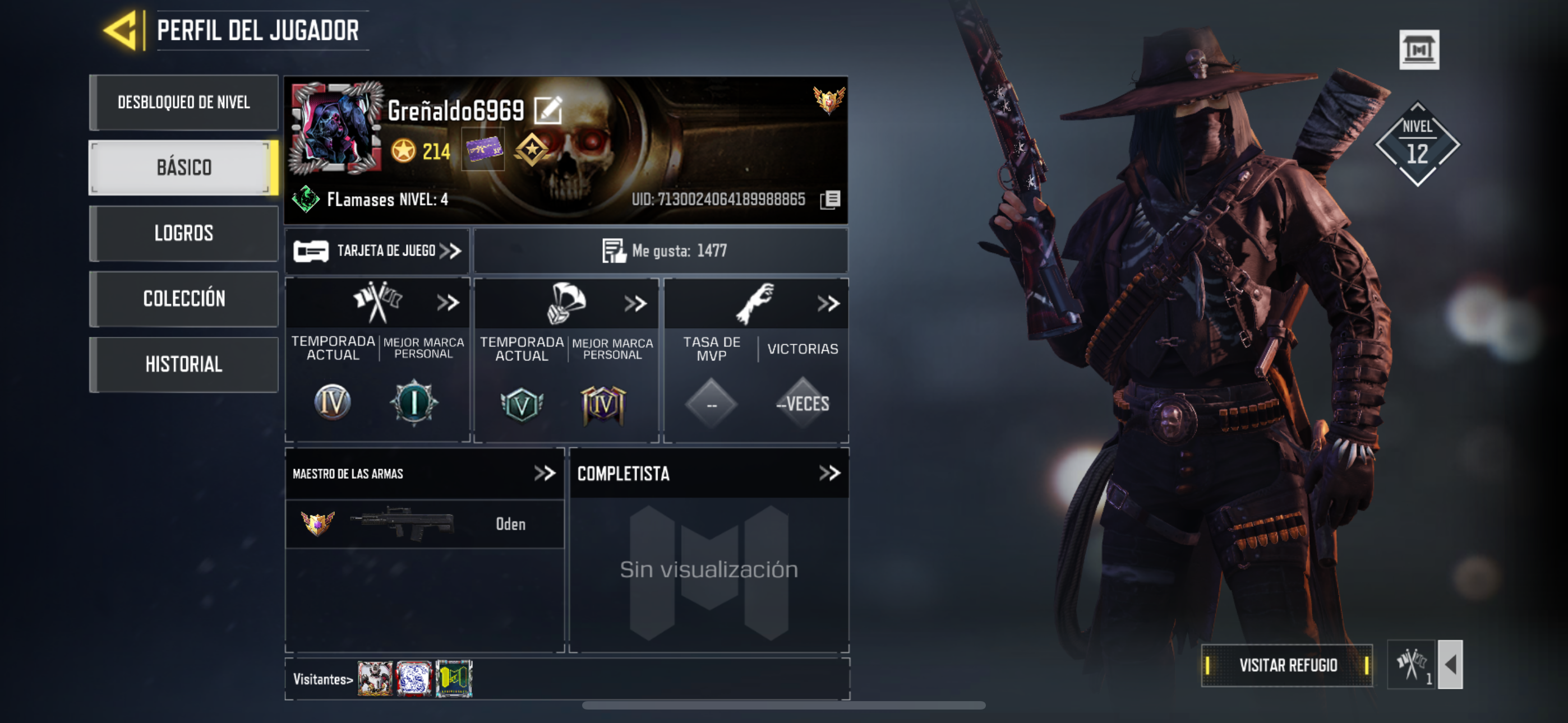
Task: Go back with the yellow arrow
Action: pos(122,30)
